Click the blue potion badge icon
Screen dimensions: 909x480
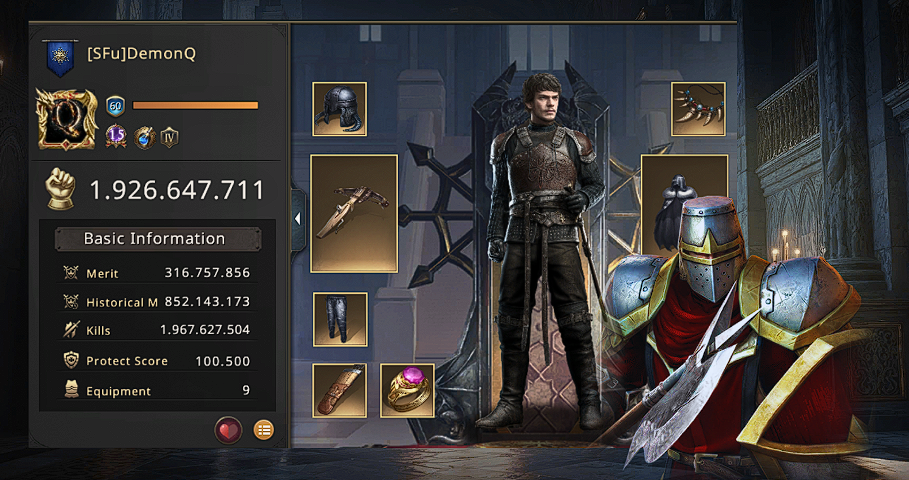(x=144, y=137)
